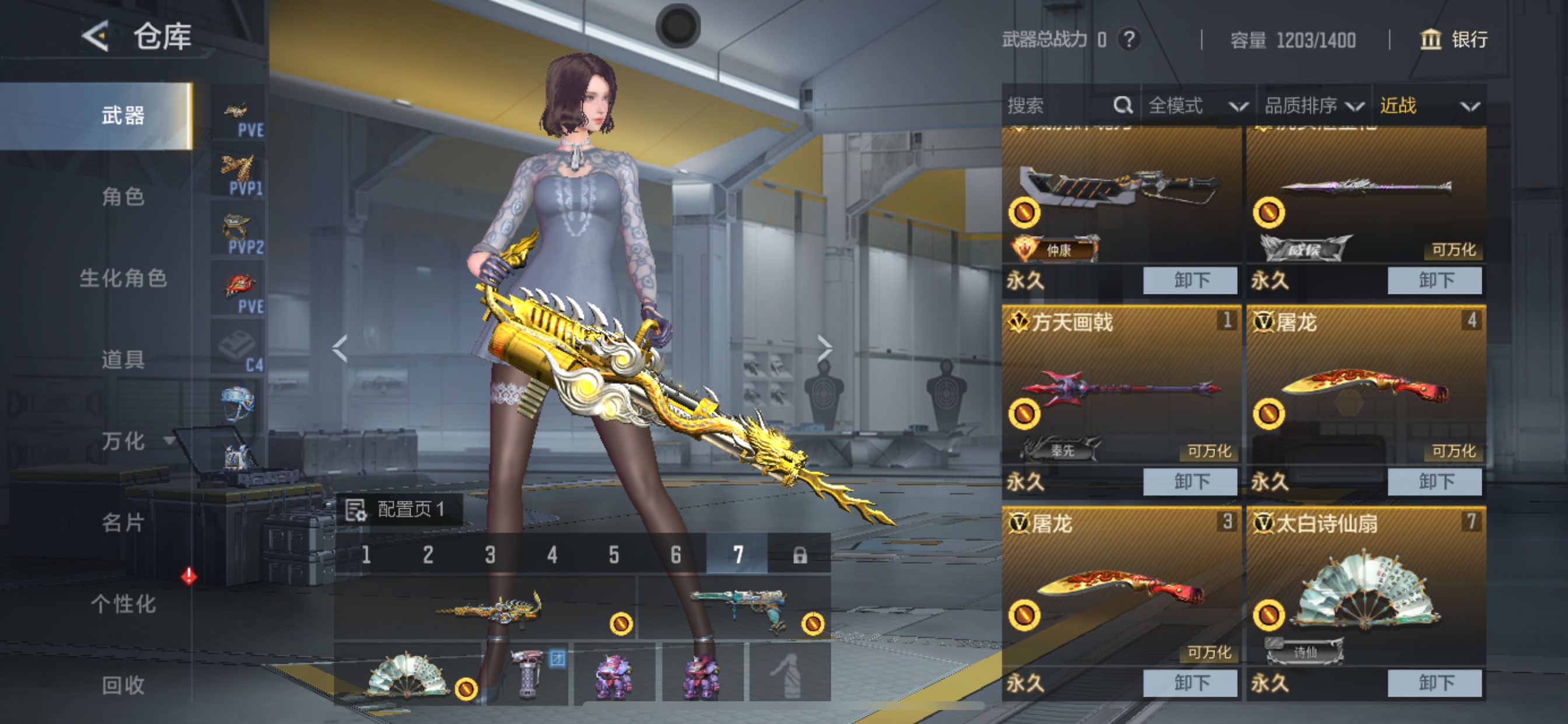Viewport: 1568px width, 724px height.
Task: Open the 银行 bank
Action: coord(1454,40)
